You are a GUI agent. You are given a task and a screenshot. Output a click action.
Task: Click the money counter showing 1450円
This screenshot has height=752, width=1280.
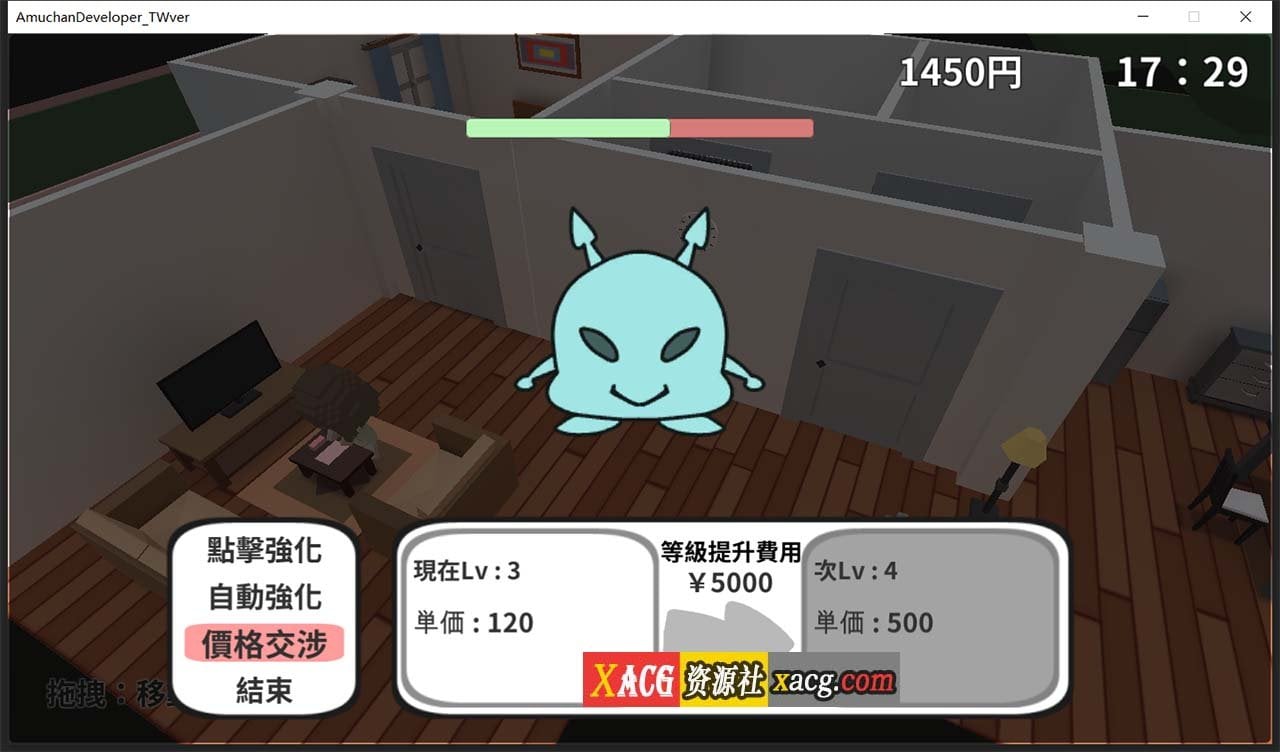point(960,70)
